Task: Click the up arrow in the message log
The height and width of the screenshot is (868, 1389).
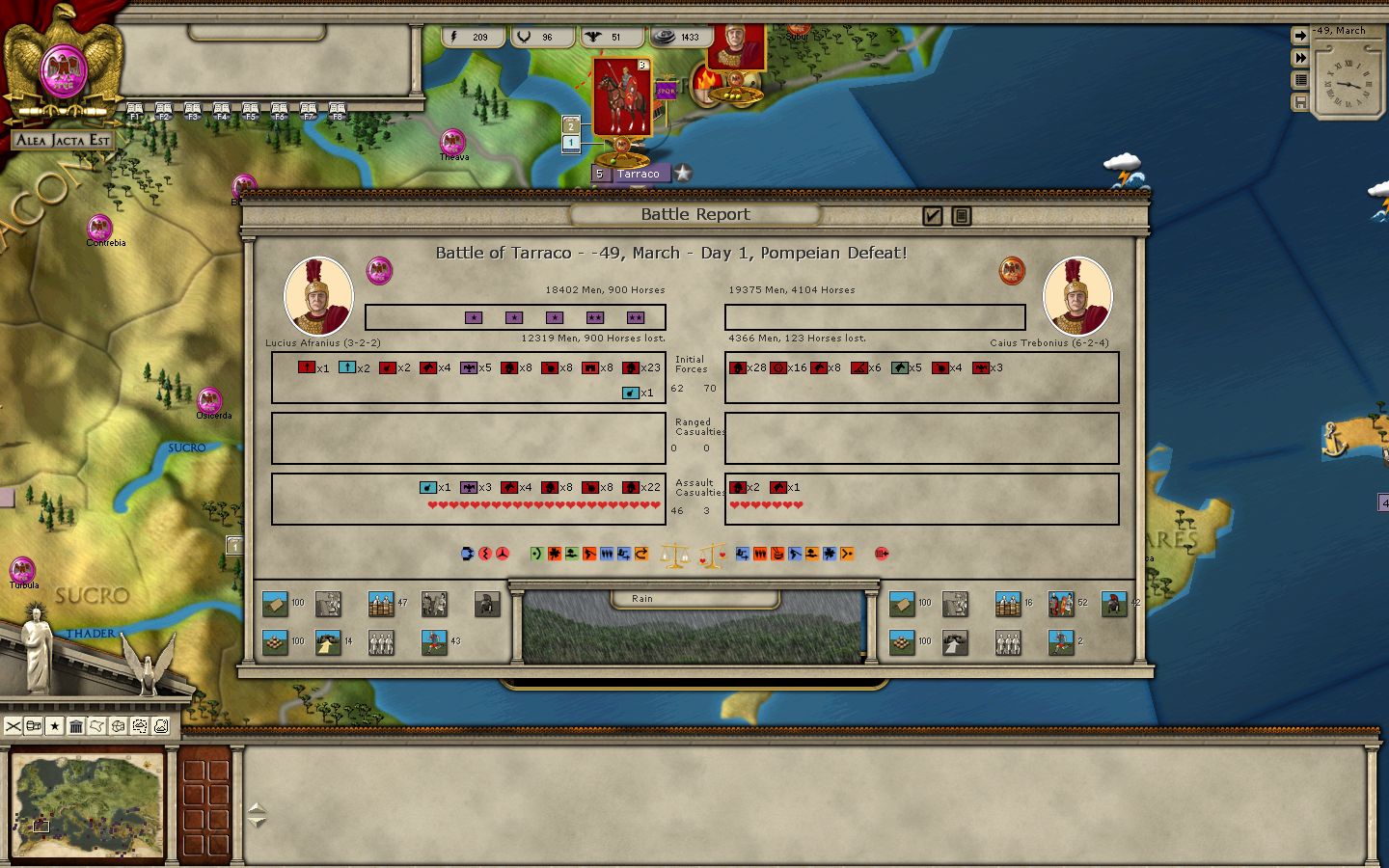Action: point(257,808)
